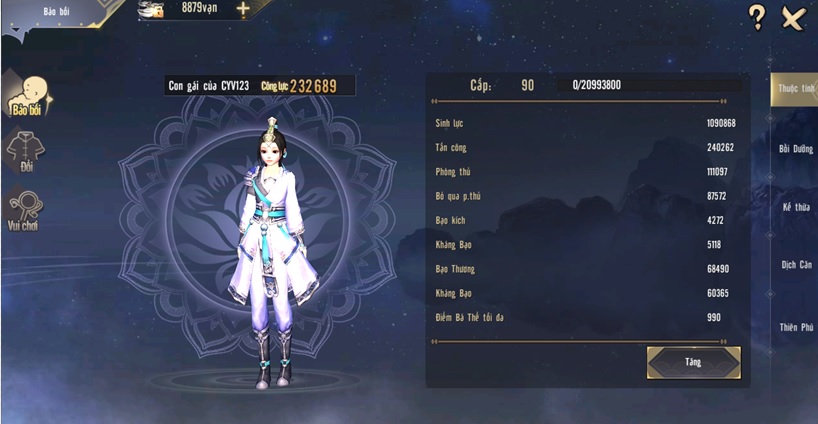The image size is (818, 424).
Task: Open the question mark help
Action: click(757, 17)
